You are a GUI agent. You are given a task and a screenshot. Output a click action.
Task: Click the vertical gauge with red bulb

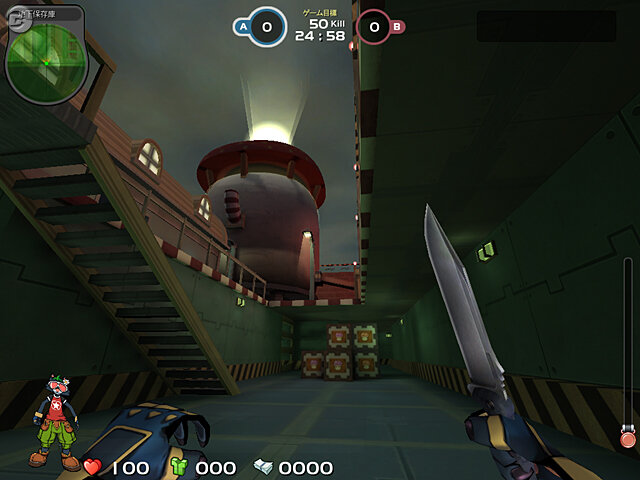coord(628,352)
